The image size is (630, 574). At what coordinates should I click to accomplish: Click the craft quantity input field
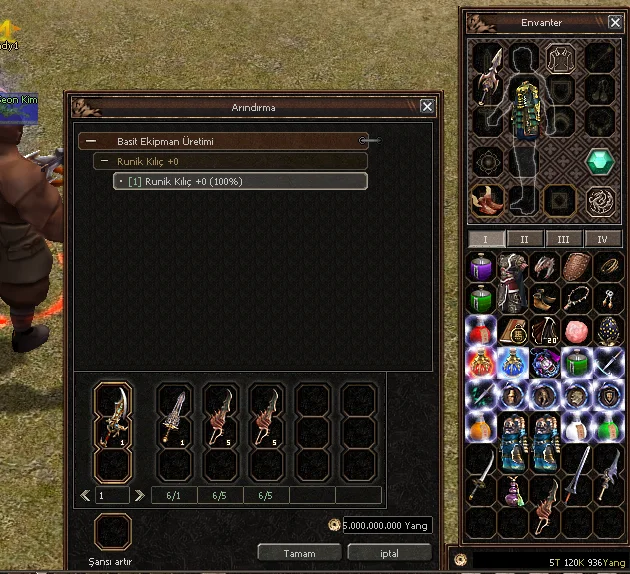pyautogui.click(x=112, y=495)
